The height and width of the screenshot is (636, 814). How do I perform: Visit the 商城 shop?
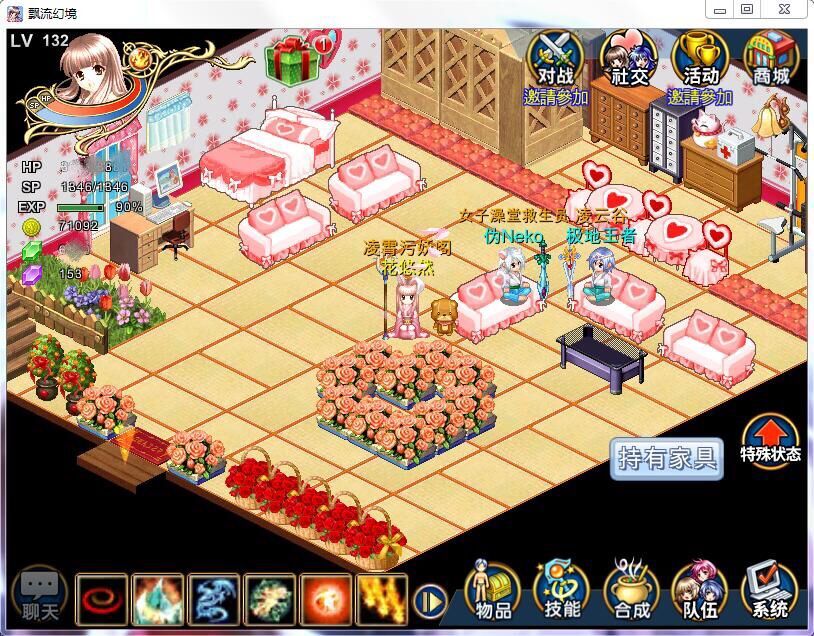[x=769, y=60]
